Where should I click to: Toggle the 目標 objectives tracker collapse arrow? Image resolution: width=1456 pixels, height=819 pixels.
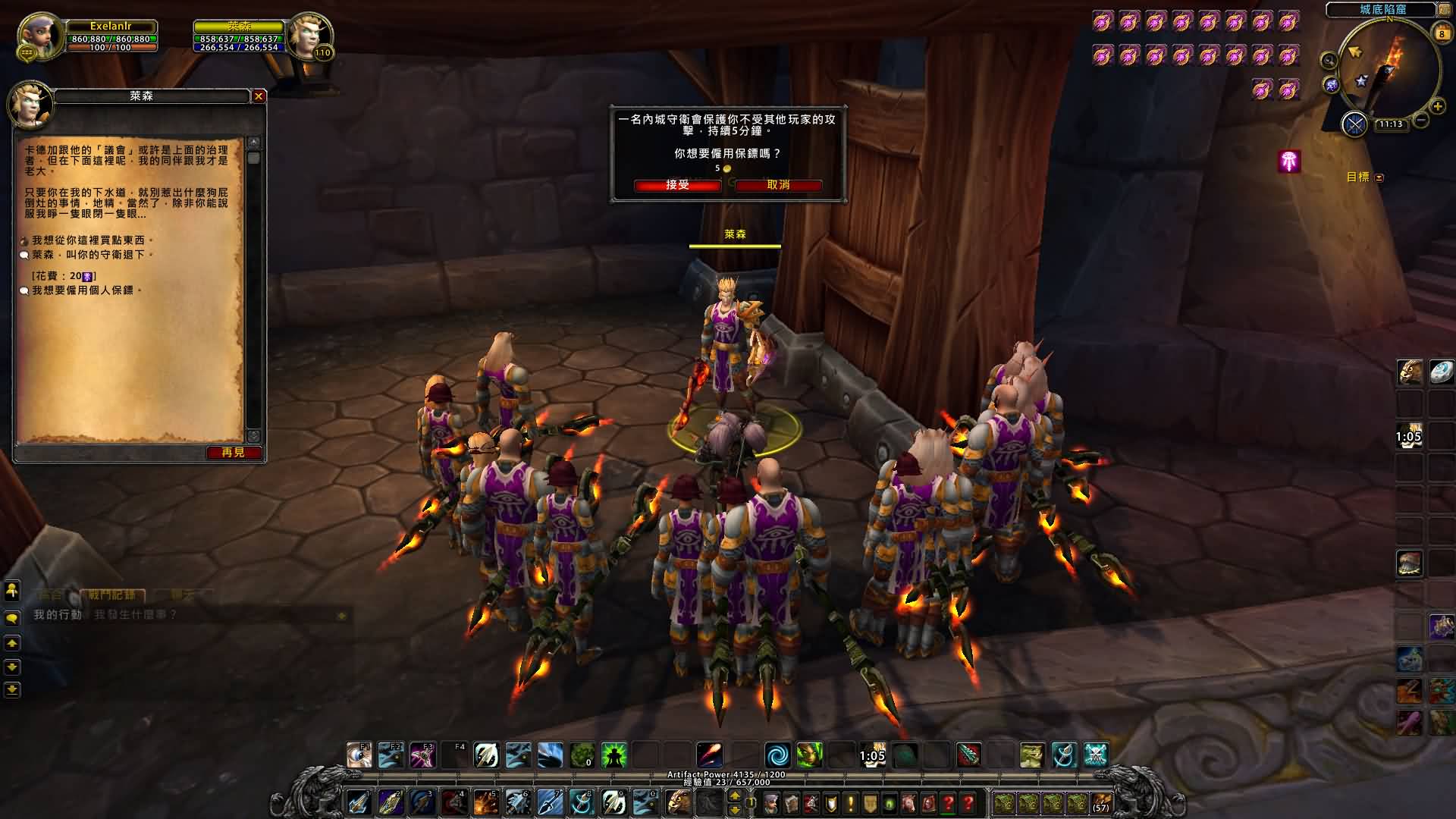[1379, 177]
